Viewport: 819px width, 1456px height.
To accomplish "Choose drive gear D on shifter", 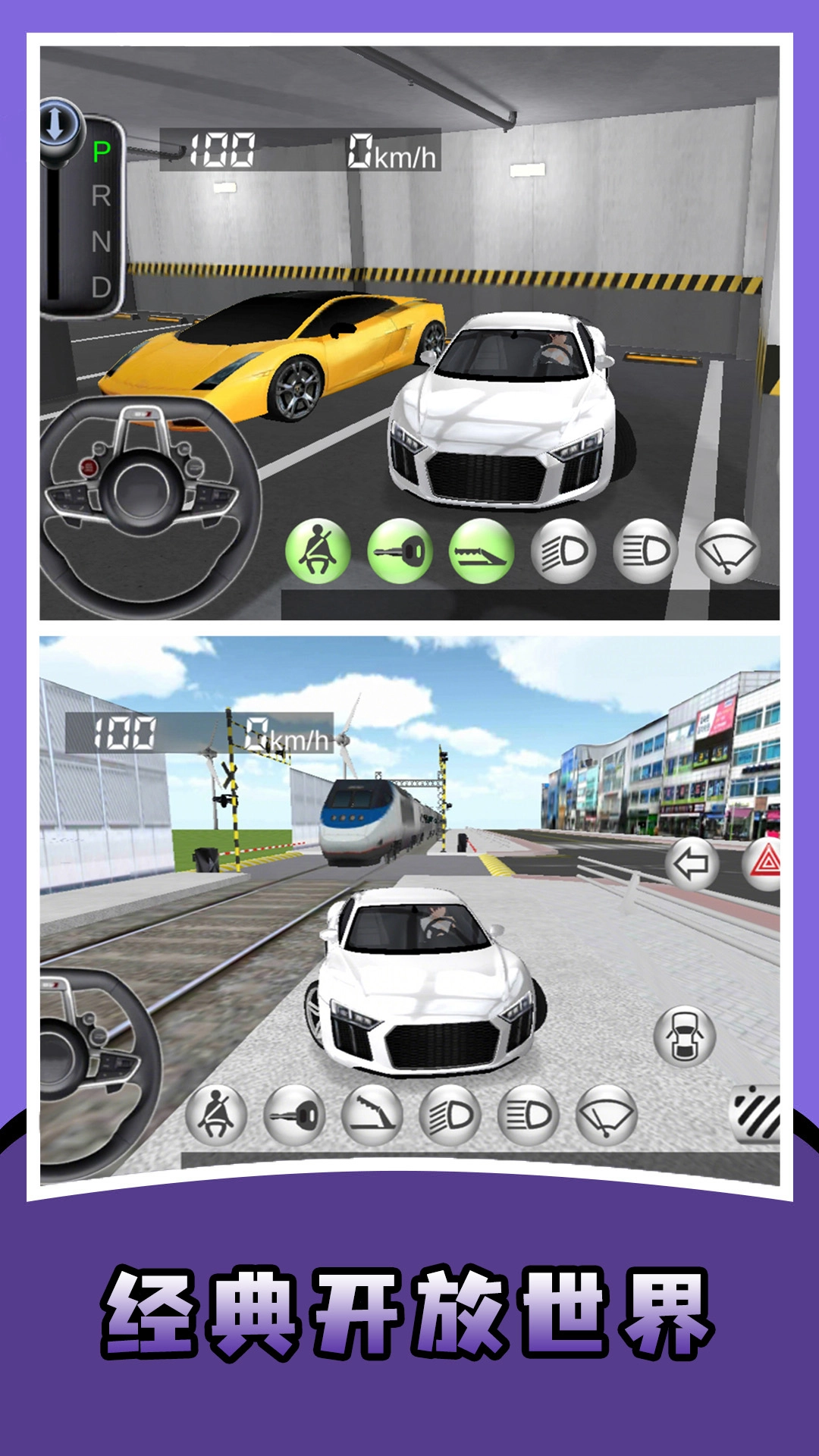I will click(x=101, y=287).
